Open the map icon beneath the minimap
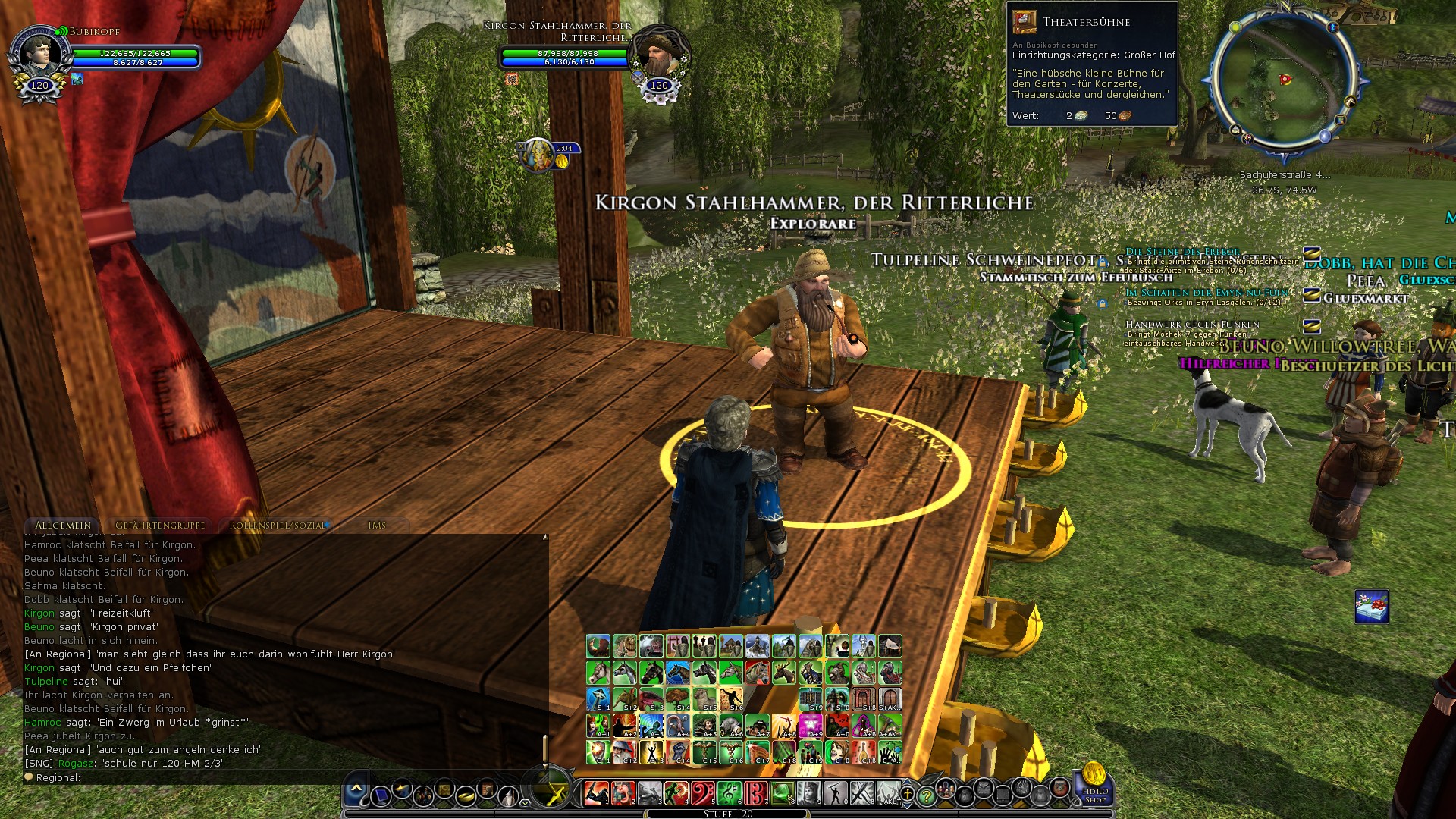The width and height of the screenshot is (1456, 819). pyautogui.click(x=1339, y=120)
